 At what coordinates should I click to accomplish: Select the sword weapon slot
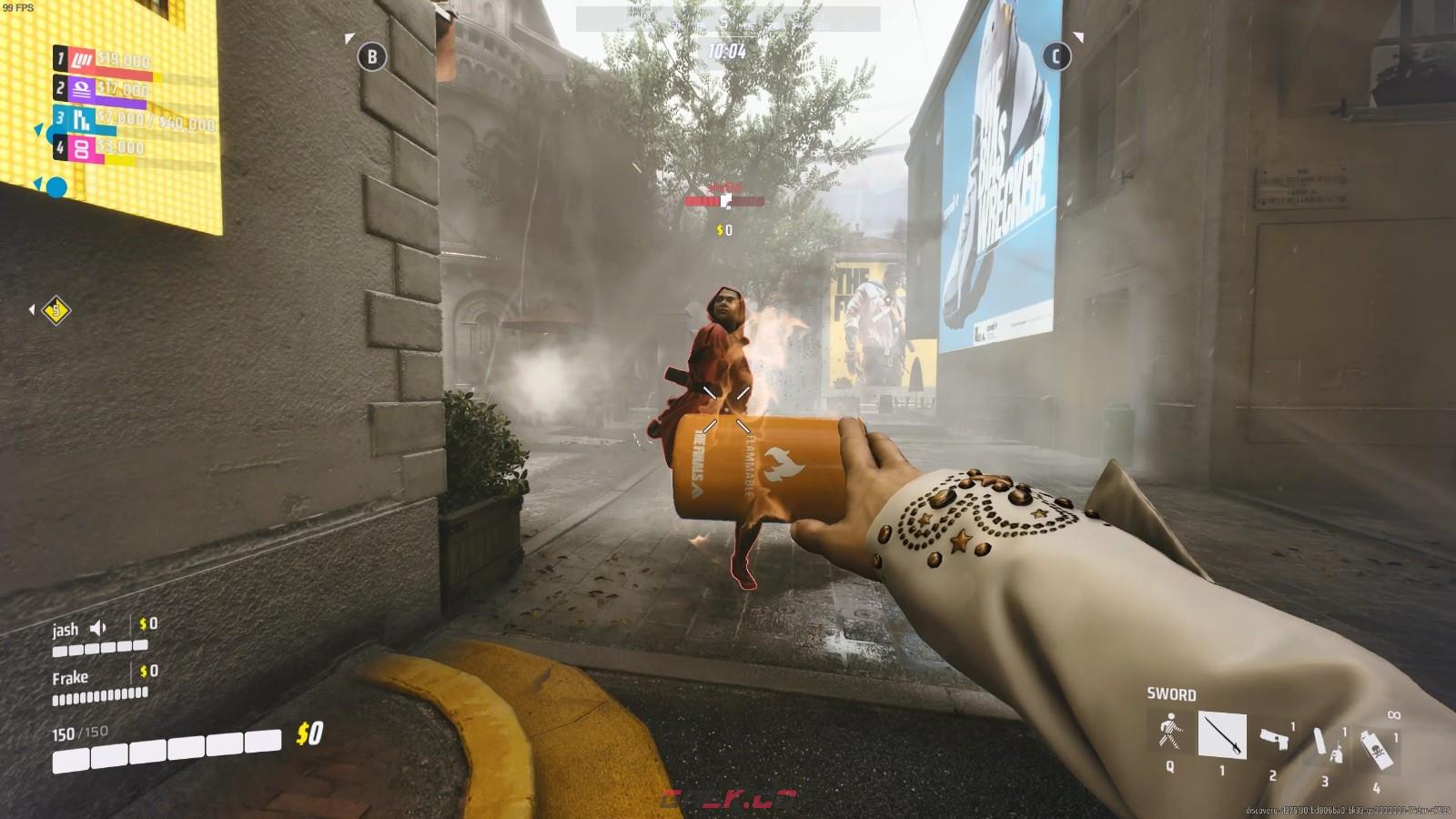pos(1221,734)
